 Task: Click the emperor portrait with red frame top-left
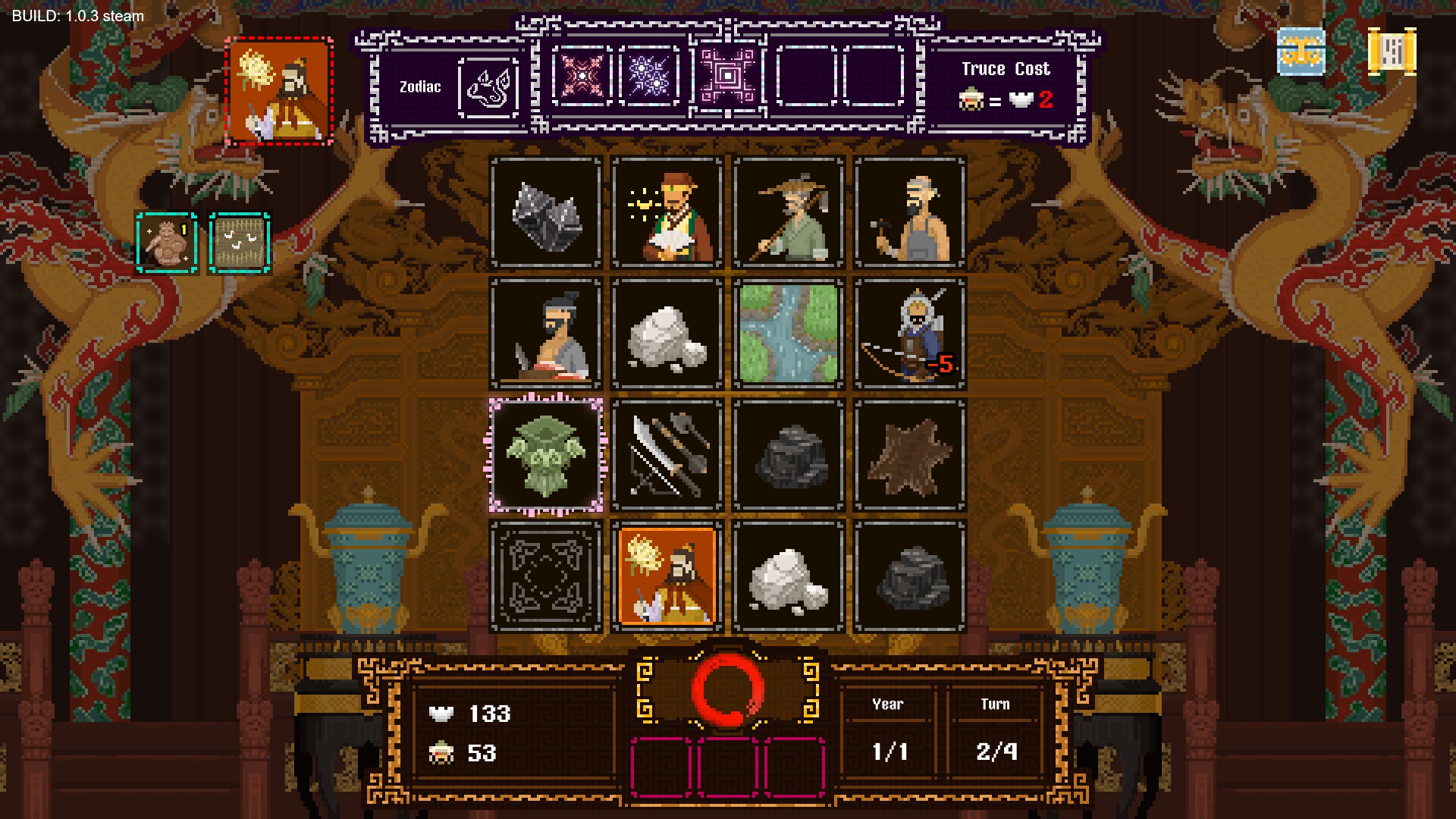coord(278,89)
